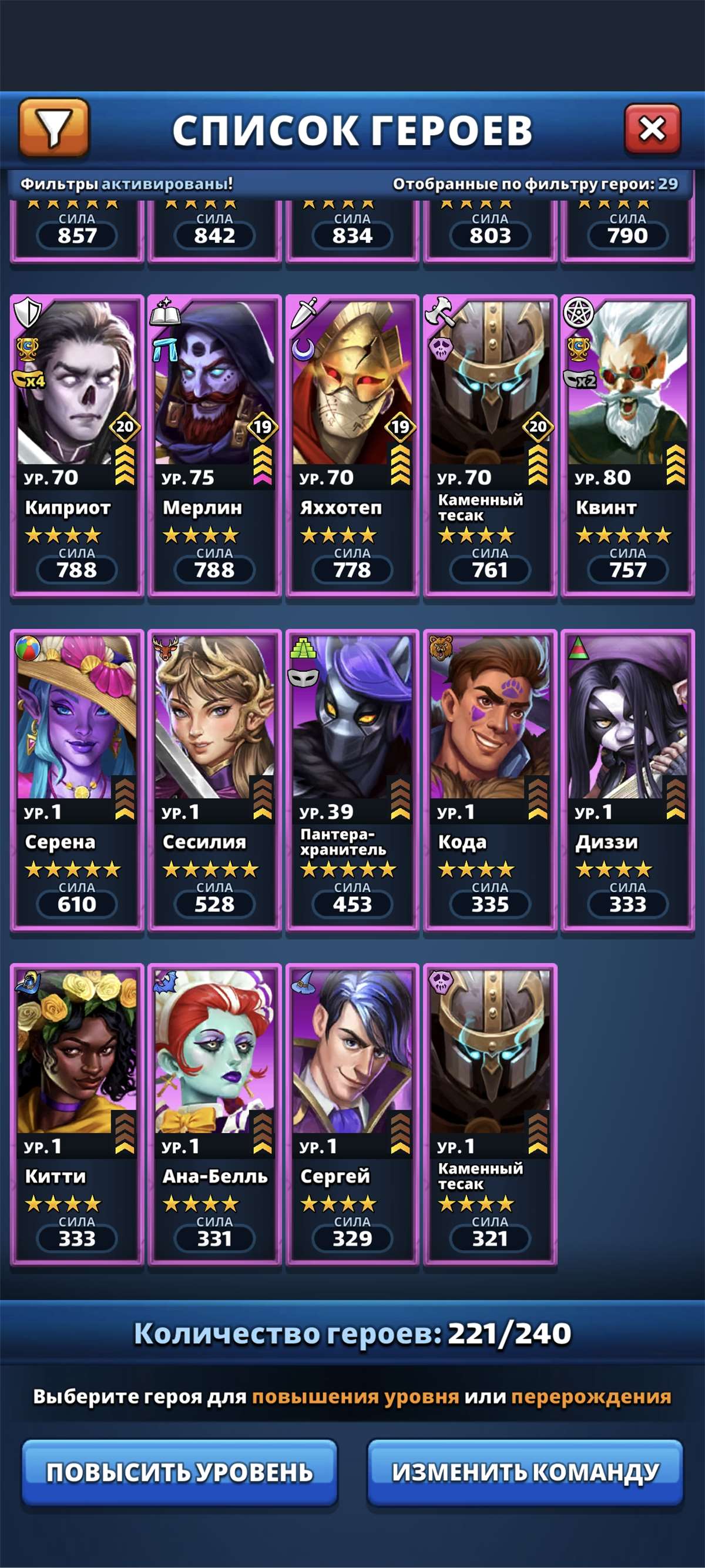This screenshot has height=1568, width=705.
Task: Select the Диззи hero card
Action: coord(628,779)
